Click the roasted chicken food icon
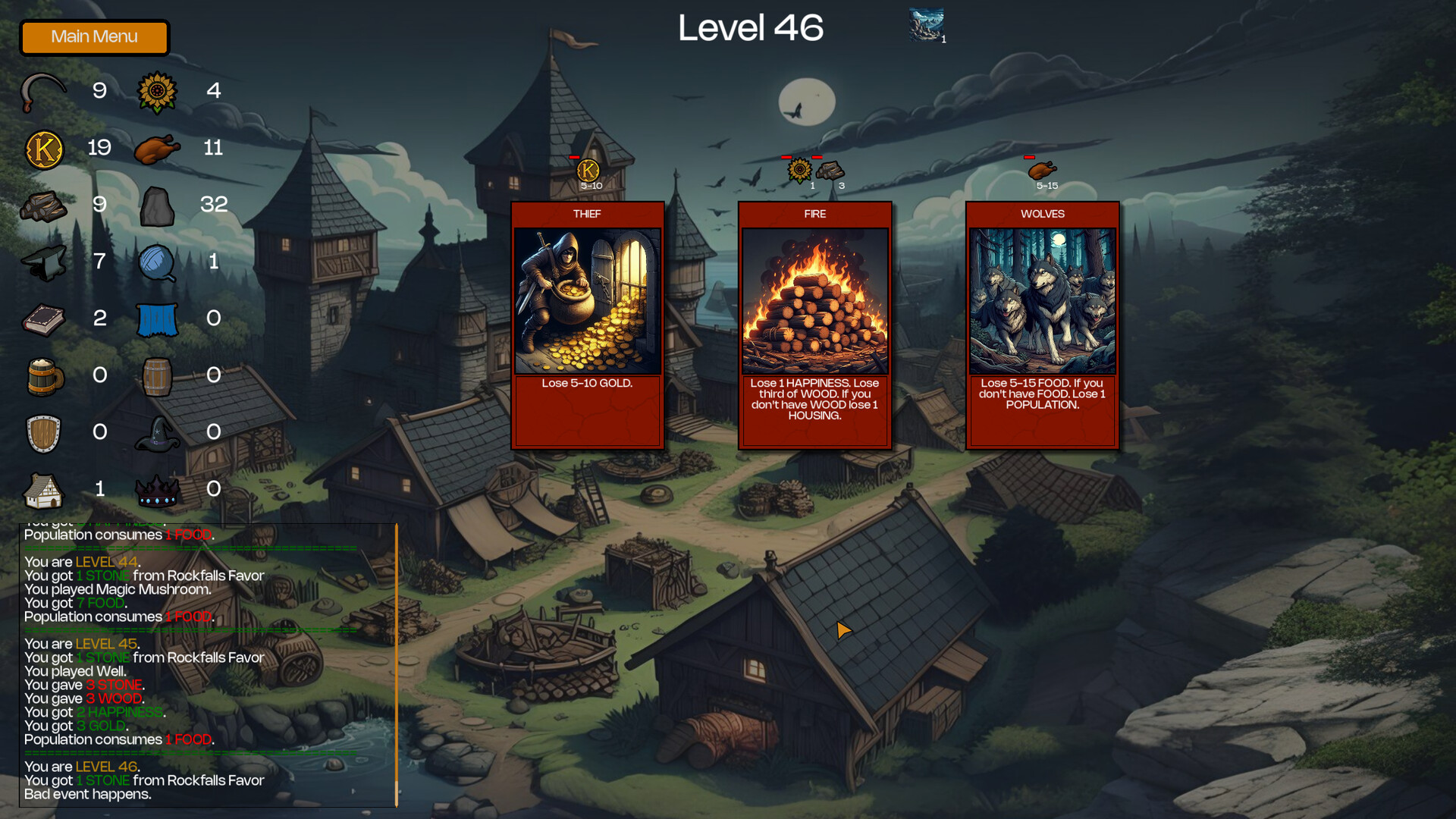The height and width of the screenshot is (819, 1456). coord(157,148)
